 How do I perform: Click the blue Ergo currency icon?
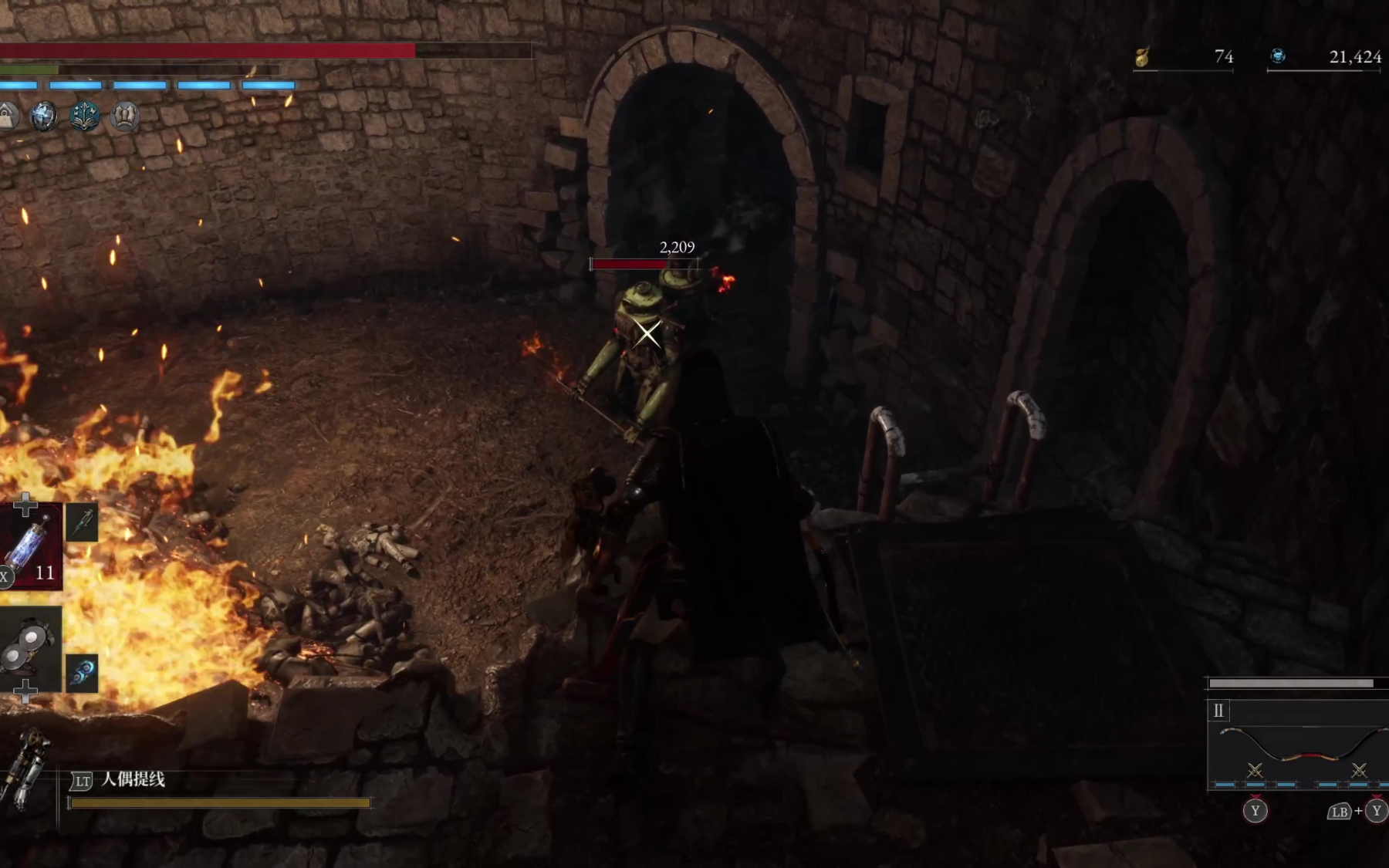point(1278,56)
